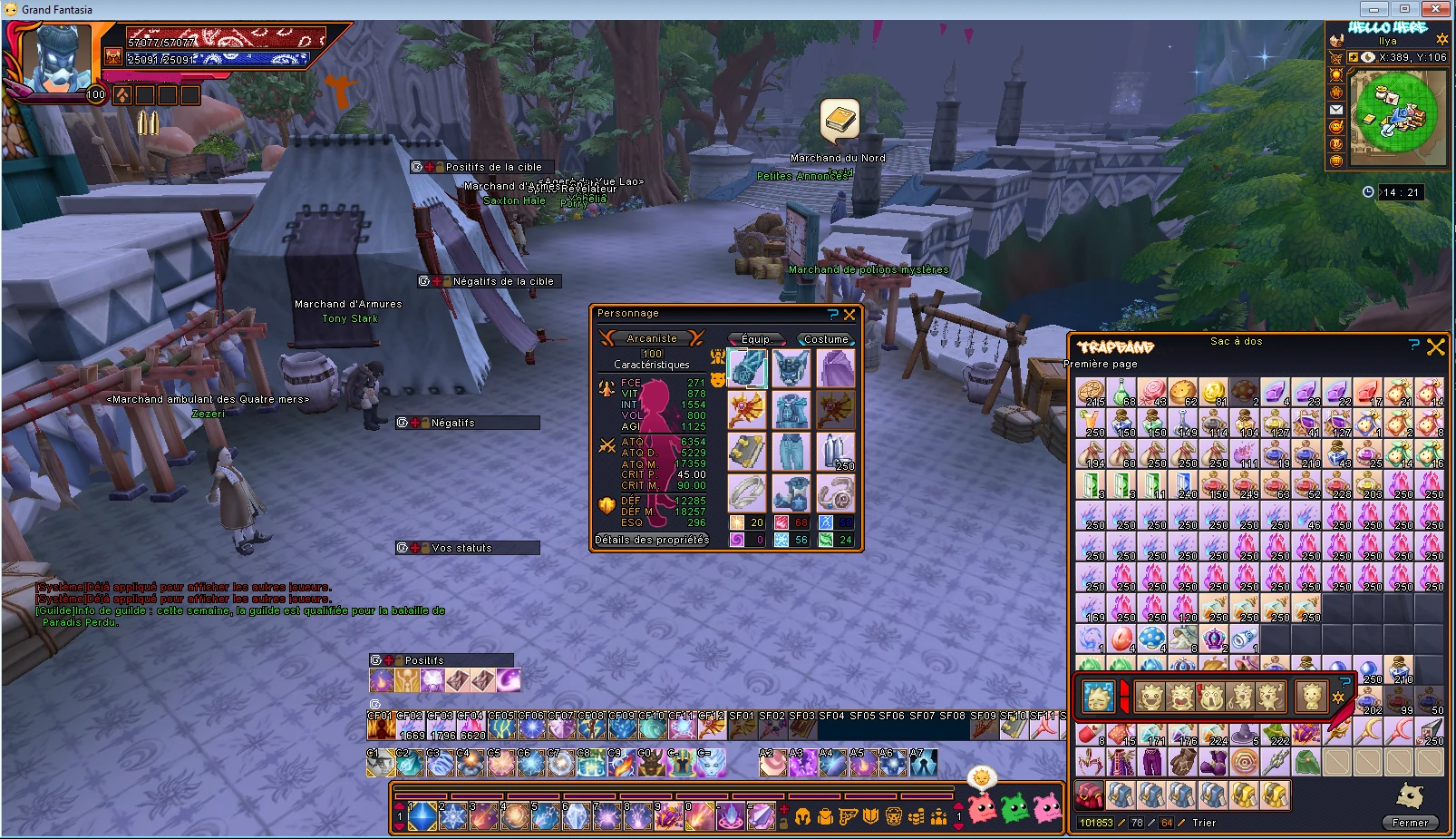Close the backpack with the Fermer button
The width and height of the screenshot is (1456, 839).
[x=1410, y=823]
